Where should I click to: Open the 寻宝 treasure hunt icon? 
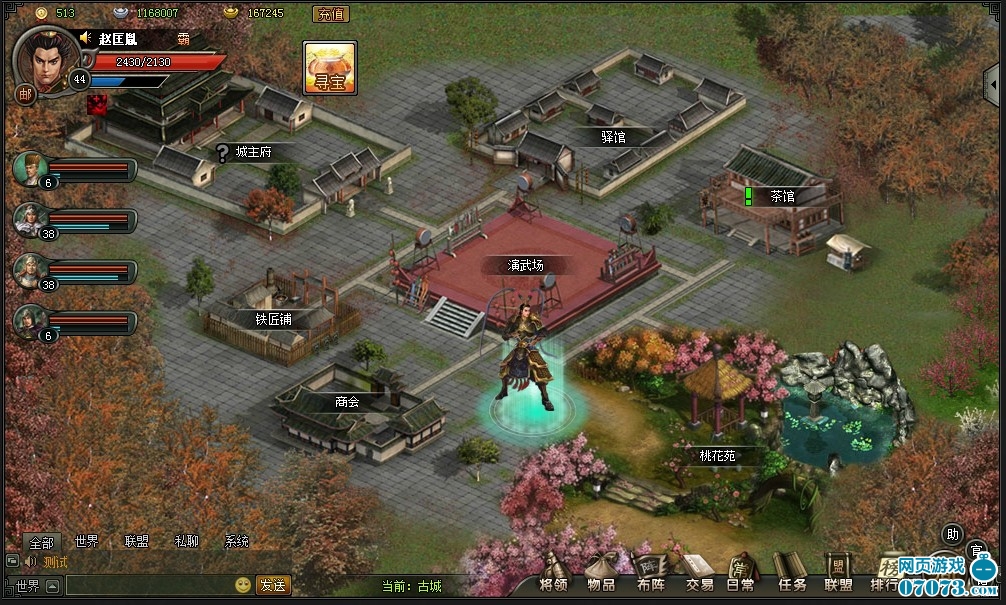(x=330, y=68)
